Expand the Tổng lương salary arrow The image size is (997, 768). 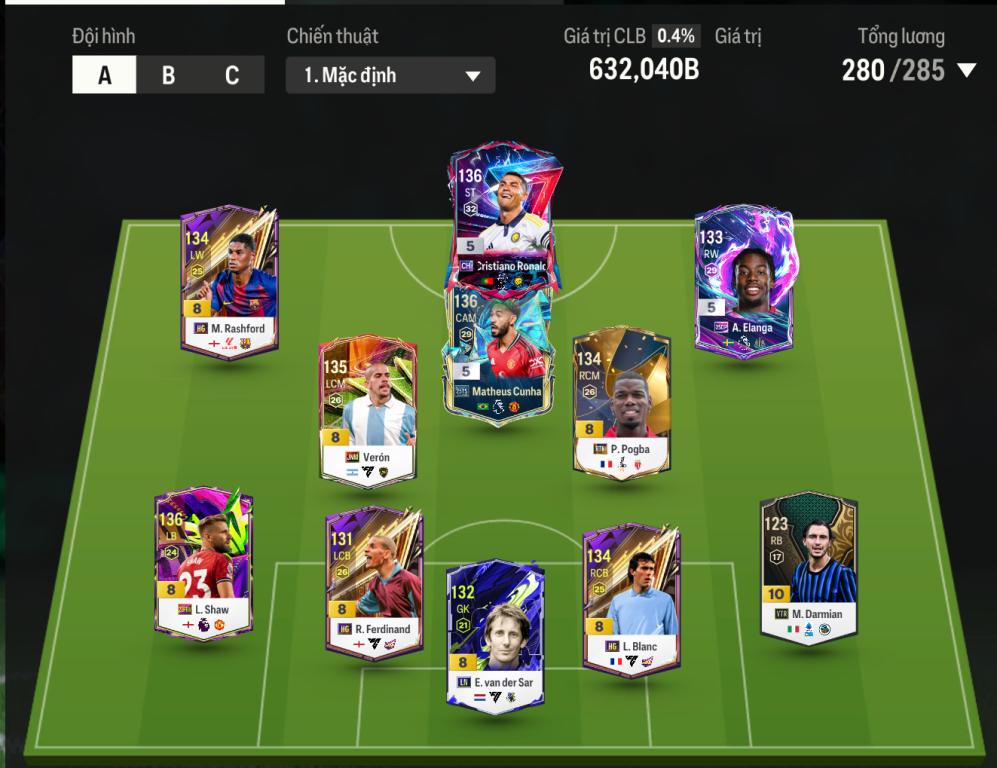coord(966,70)
